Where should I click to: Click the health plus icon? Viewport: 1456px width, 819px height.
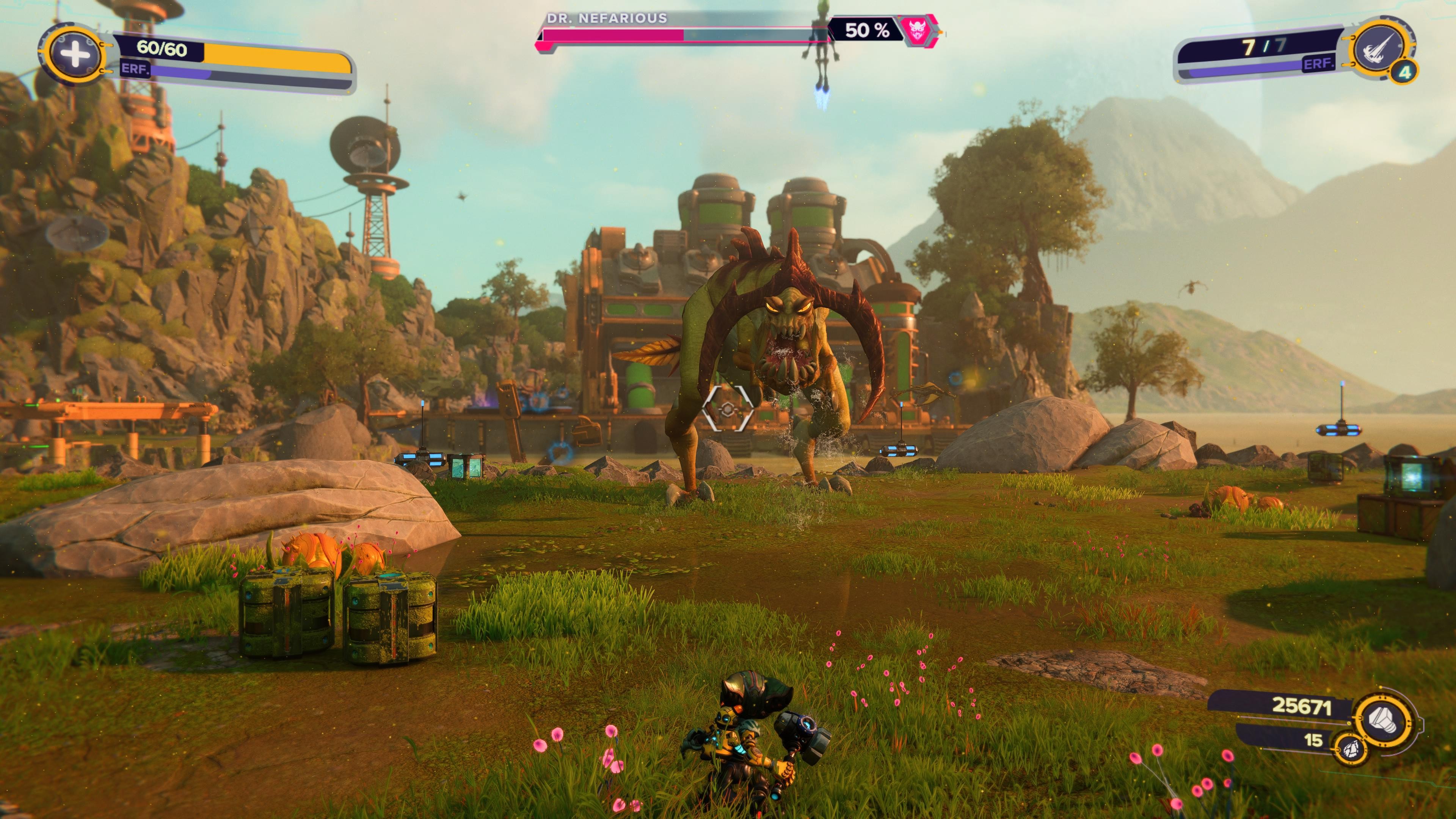(x=74, y=54)
